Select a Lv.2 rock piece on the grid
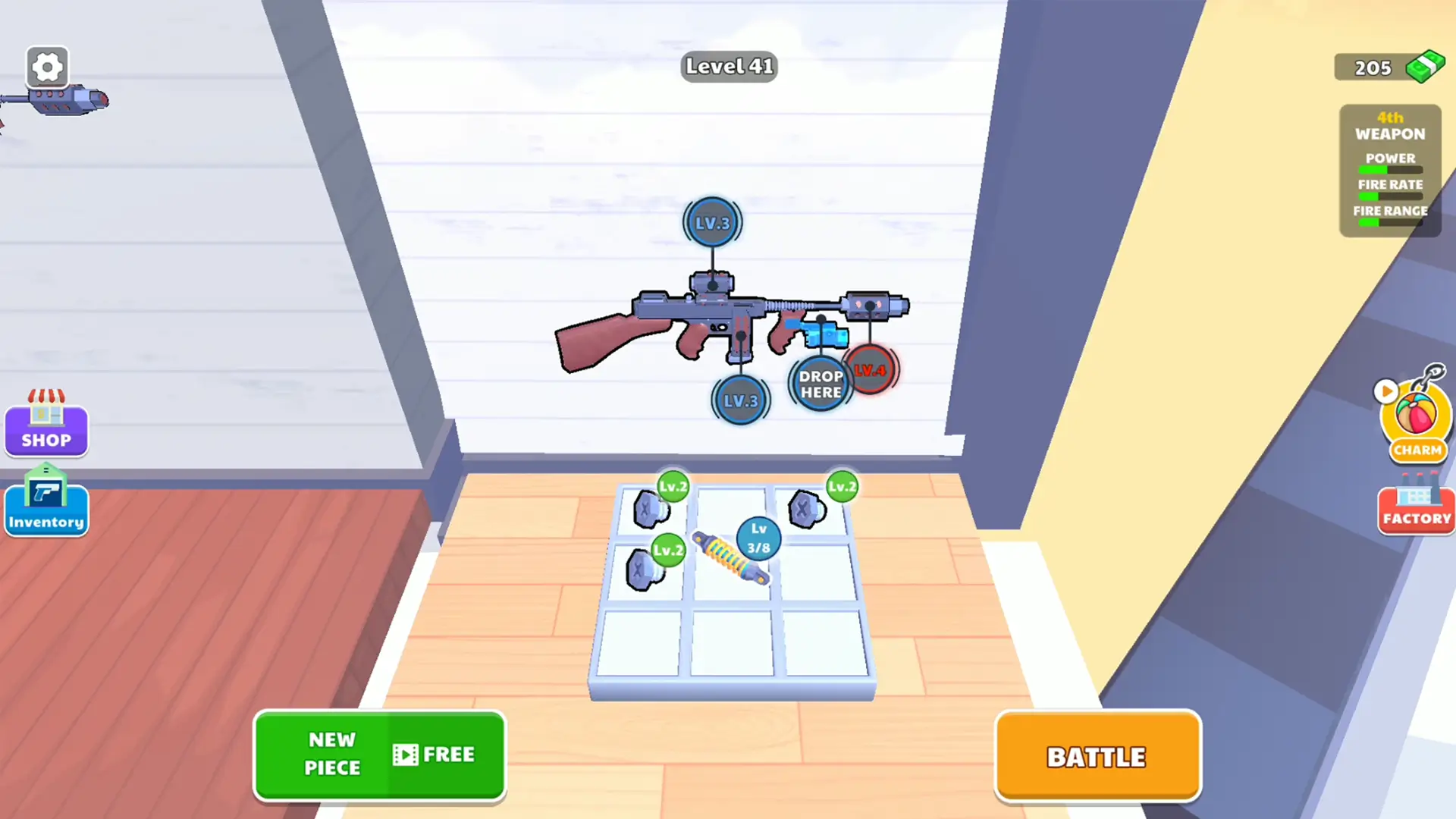 (652, 508)
